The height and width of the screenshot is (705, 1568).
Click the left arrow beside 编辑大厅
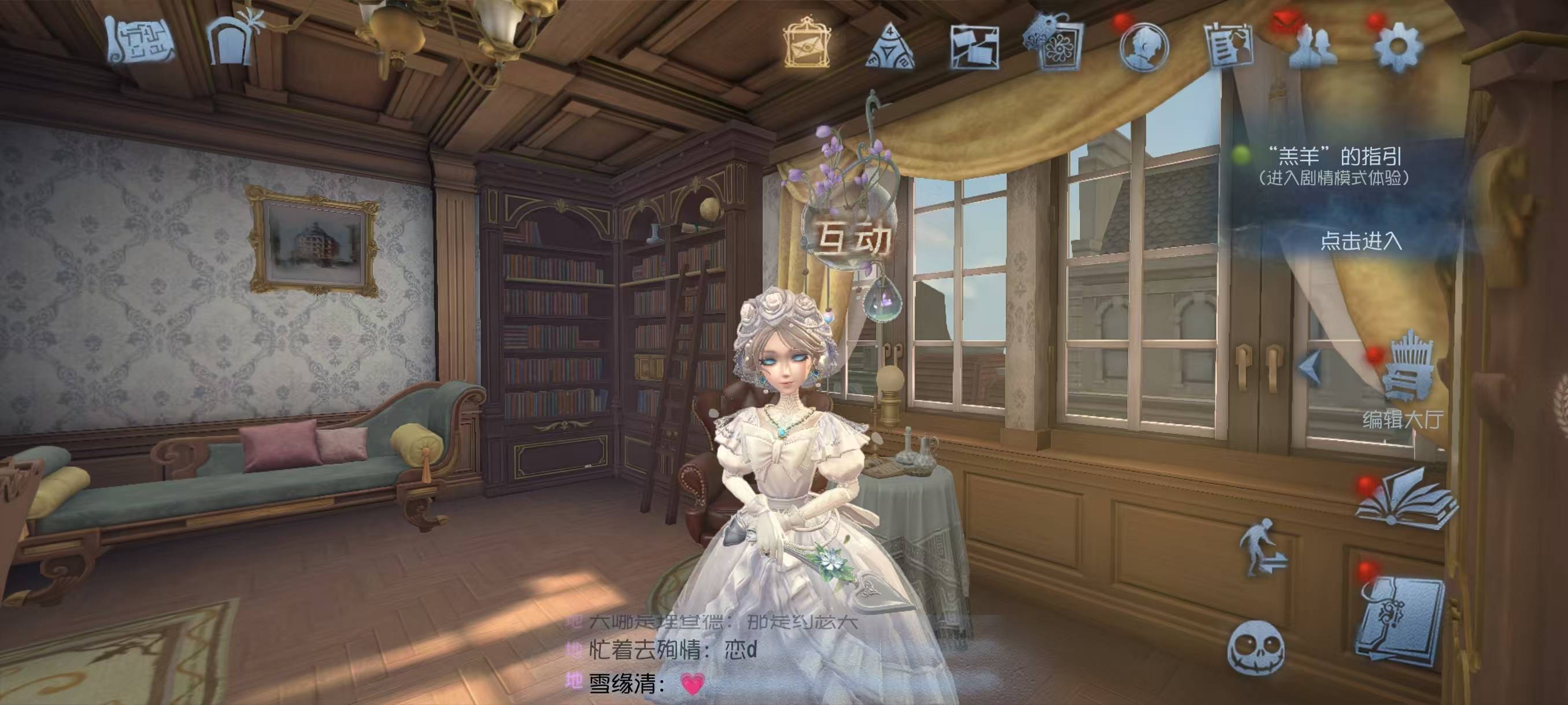pos(1310,366)
